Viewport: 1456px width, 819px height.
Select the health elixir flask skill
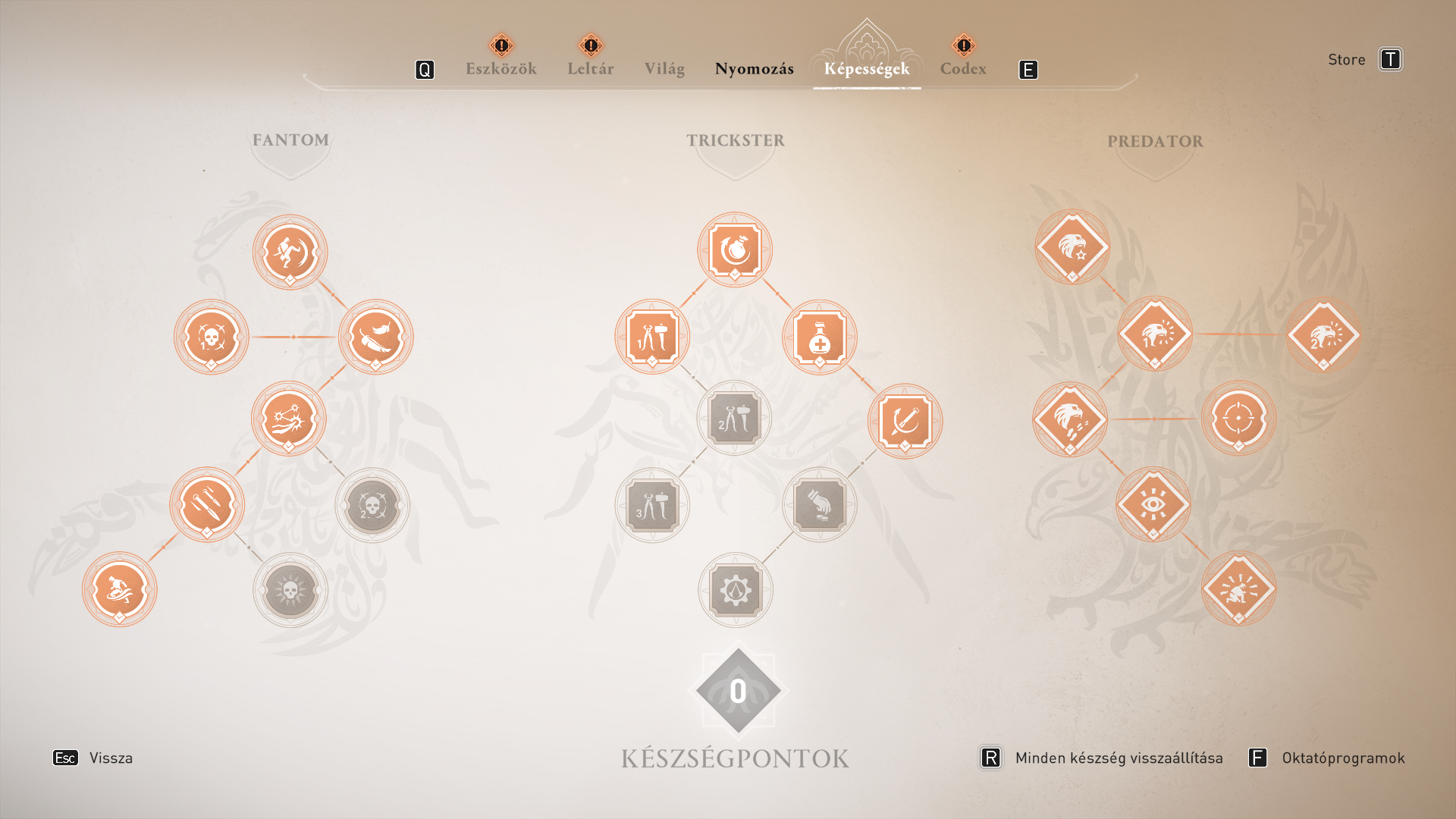pos(820,337)
